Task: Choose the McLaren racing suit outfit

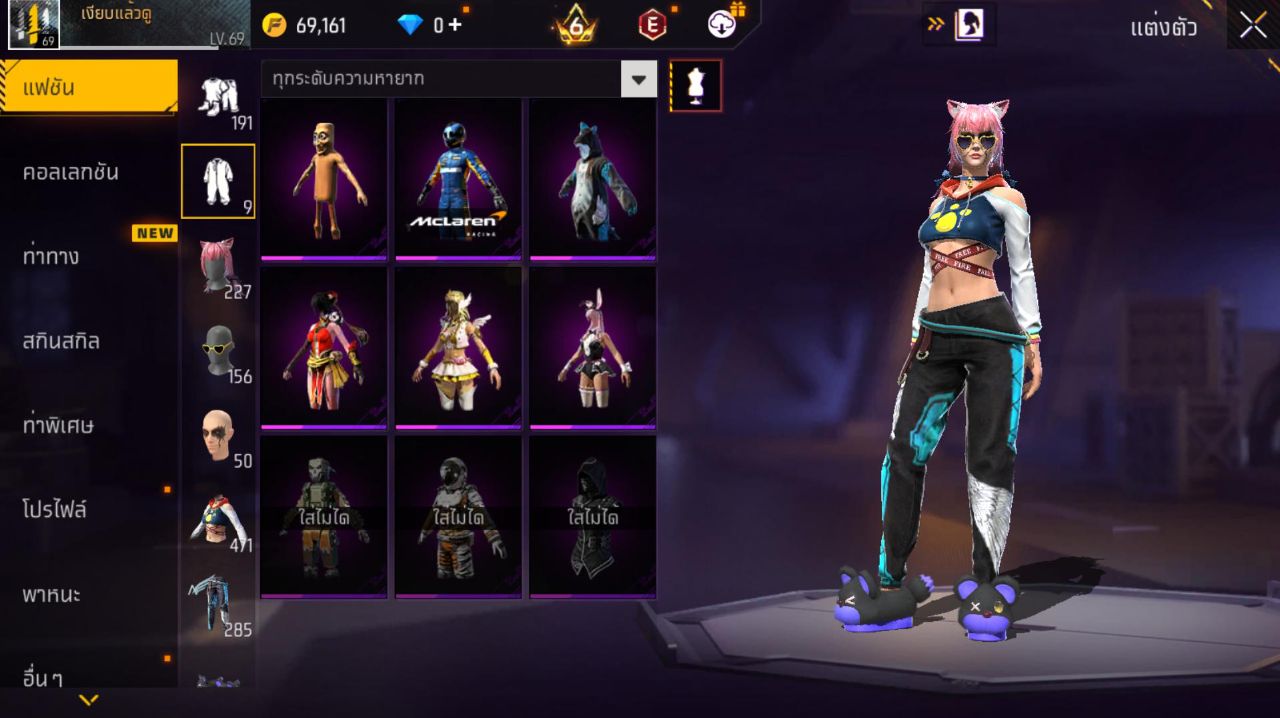Action: point(458,180)
